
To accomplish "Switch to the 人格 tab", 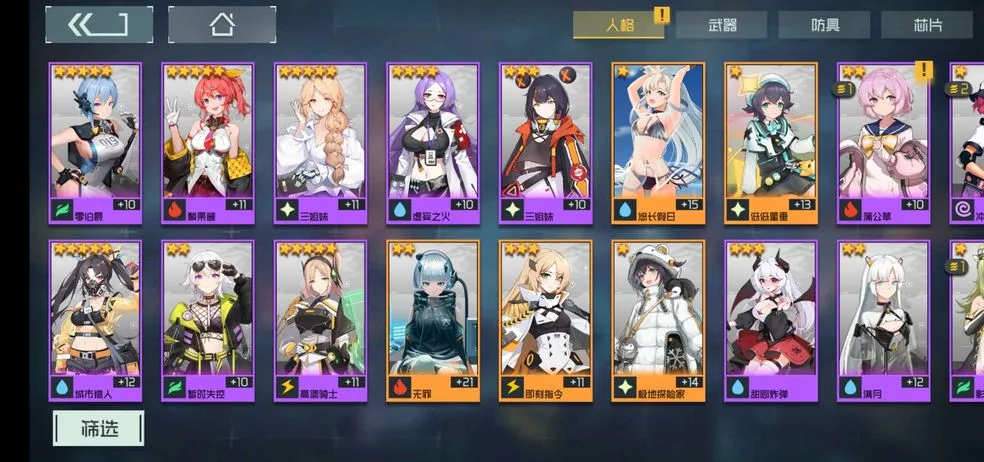I will click(x=620, y=25).
